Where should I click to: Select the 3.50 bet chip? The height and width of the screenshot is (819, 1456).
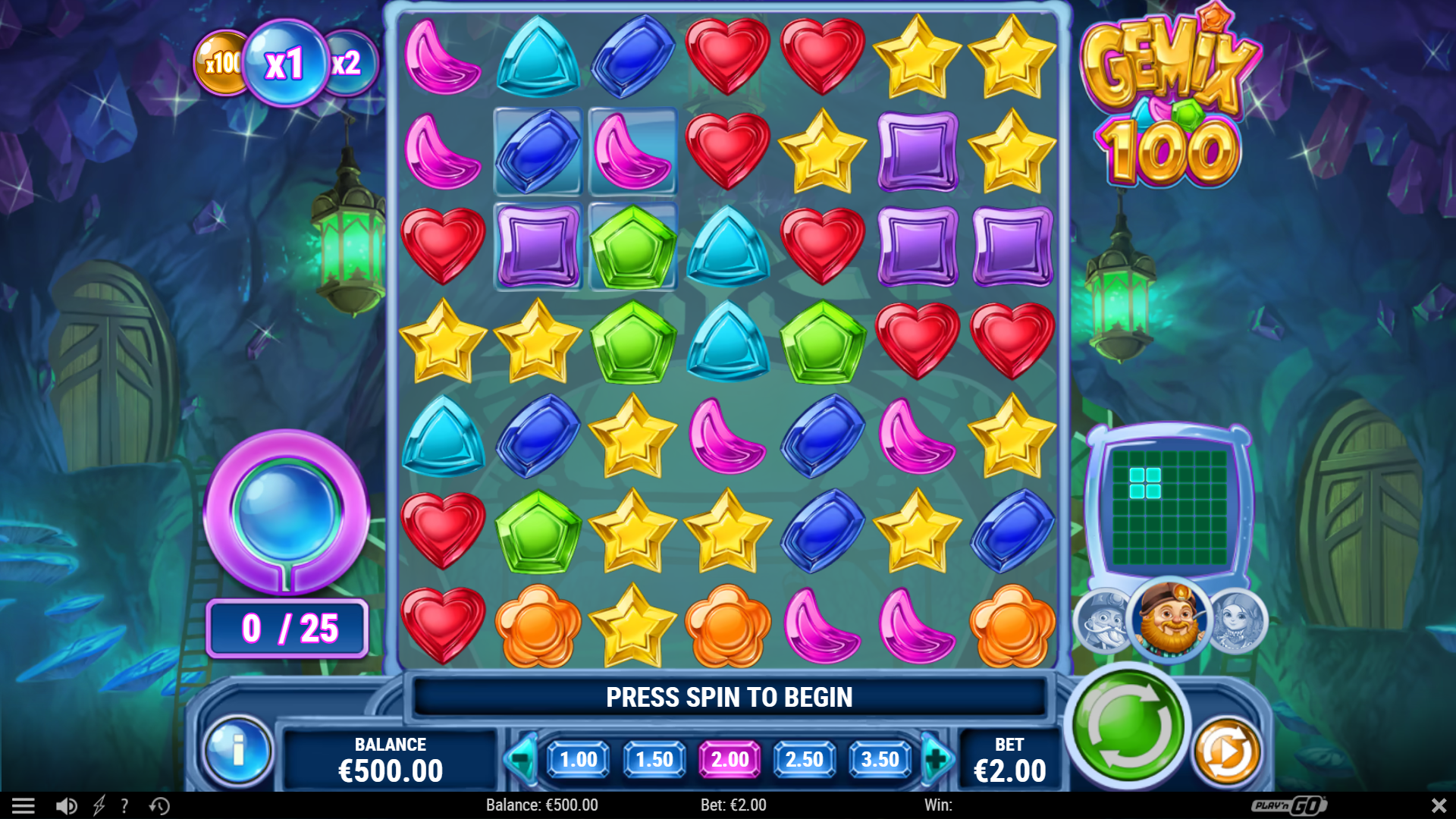(x=880, y=761)
